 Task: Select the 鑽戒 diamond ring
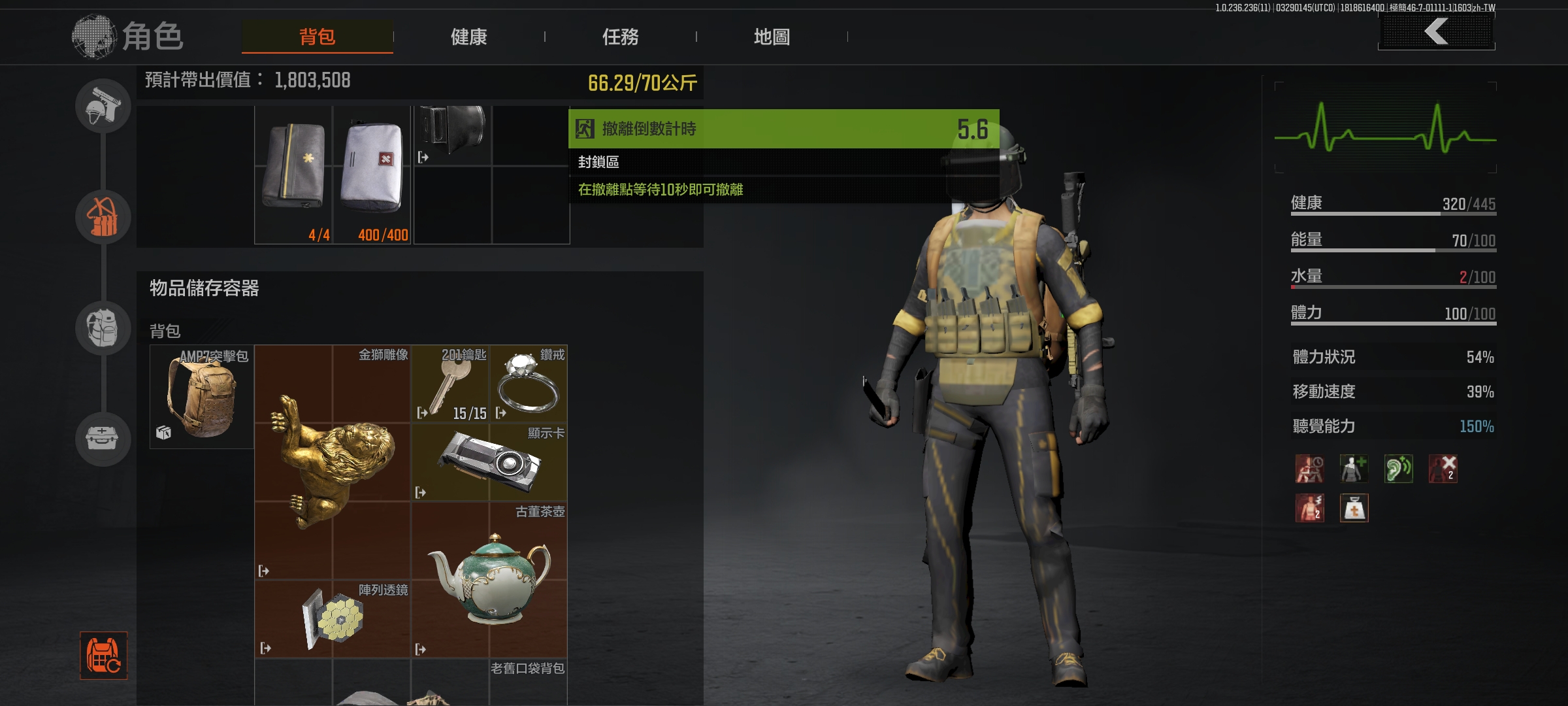point(528,384)
